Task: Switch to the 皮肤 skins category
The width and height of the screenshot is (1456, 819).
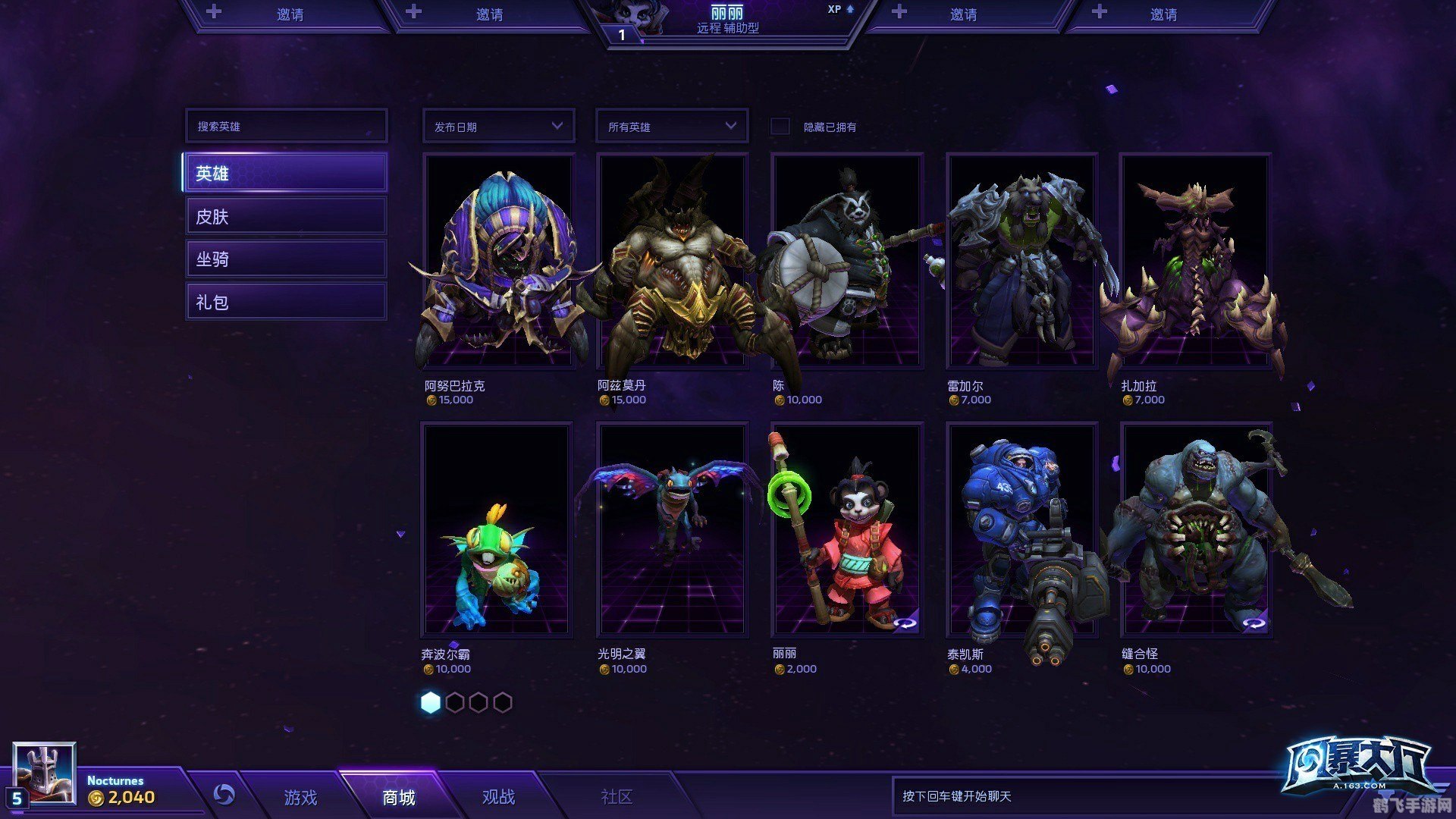Action: pyautogui.click(x=286, y=216)
